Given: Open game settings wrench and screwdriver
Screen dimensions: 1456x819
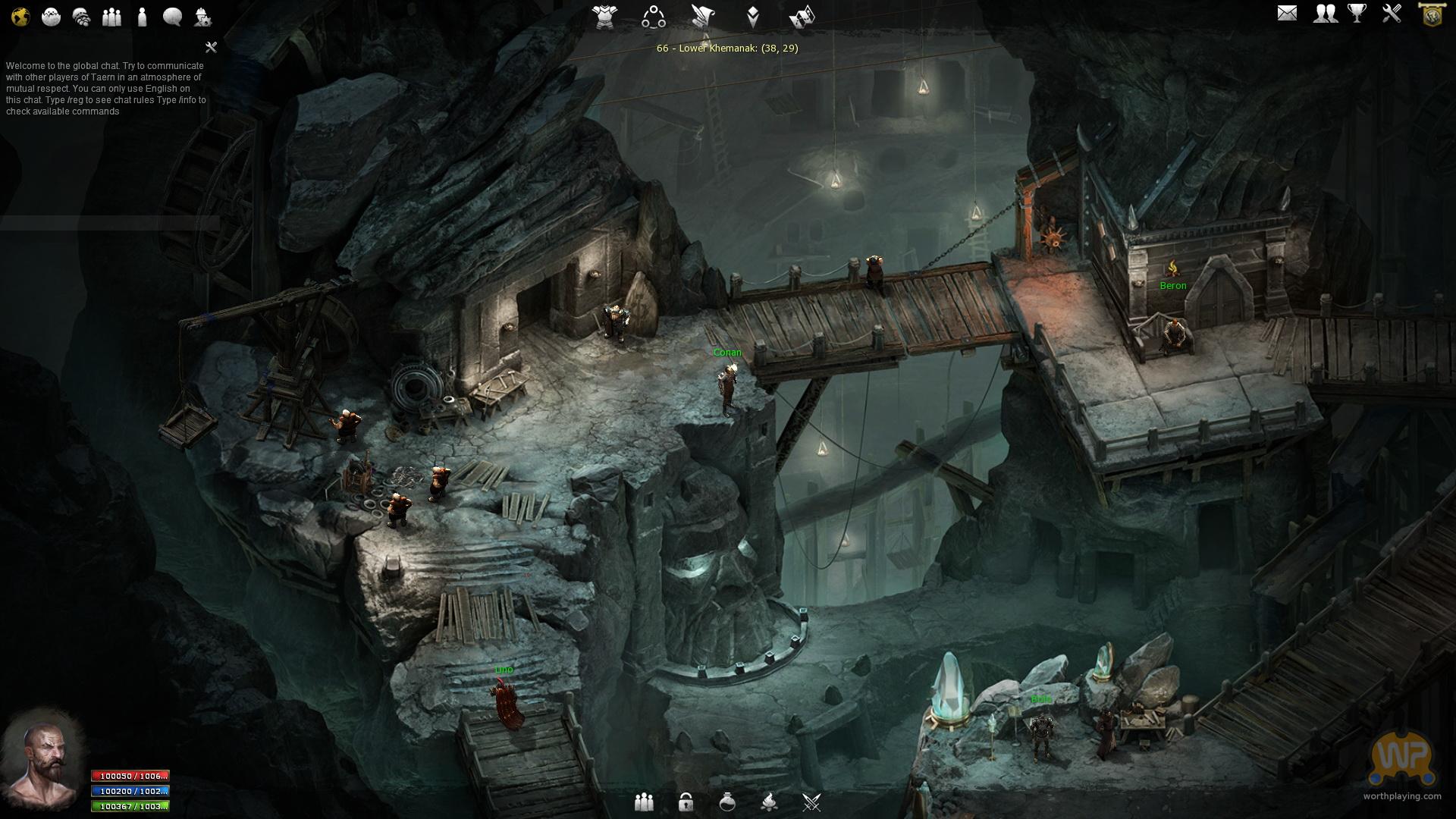Looking at the screenshot, I should pyautogui.click(x=1392, y=14).
